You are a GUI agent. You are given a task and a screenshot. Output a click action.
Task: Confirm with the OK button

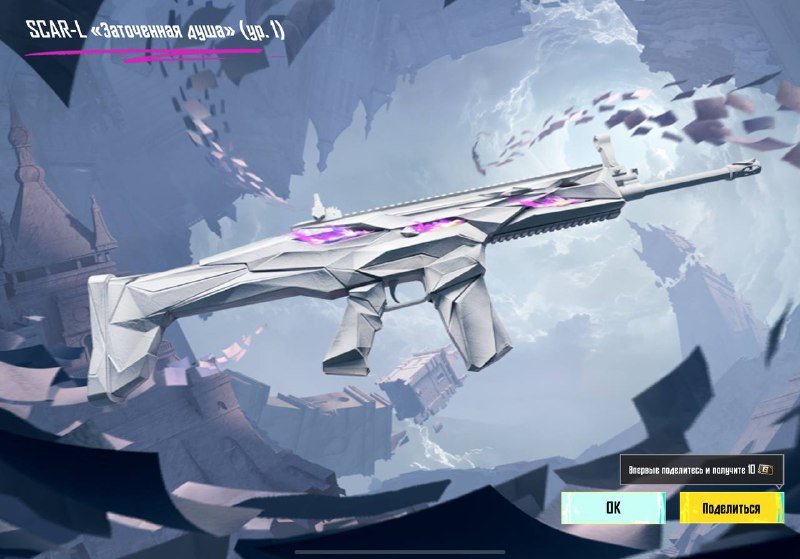[613, 507]
